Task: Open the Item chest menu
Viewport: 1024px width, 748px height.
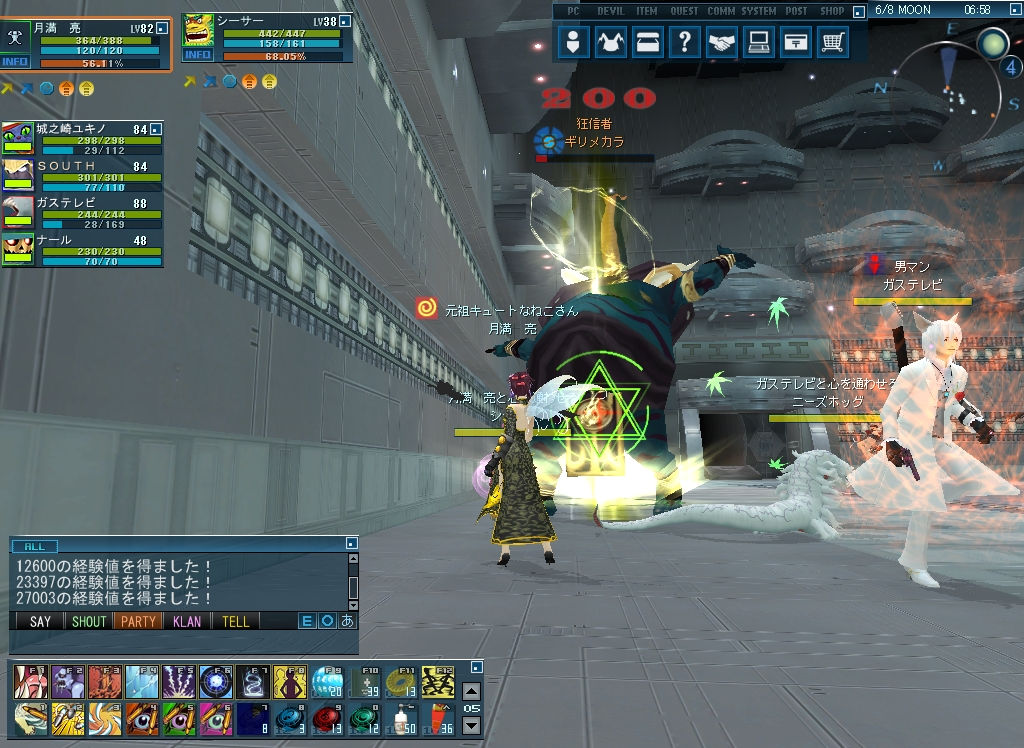Action: pyautogui.click(x=648, y=42)
